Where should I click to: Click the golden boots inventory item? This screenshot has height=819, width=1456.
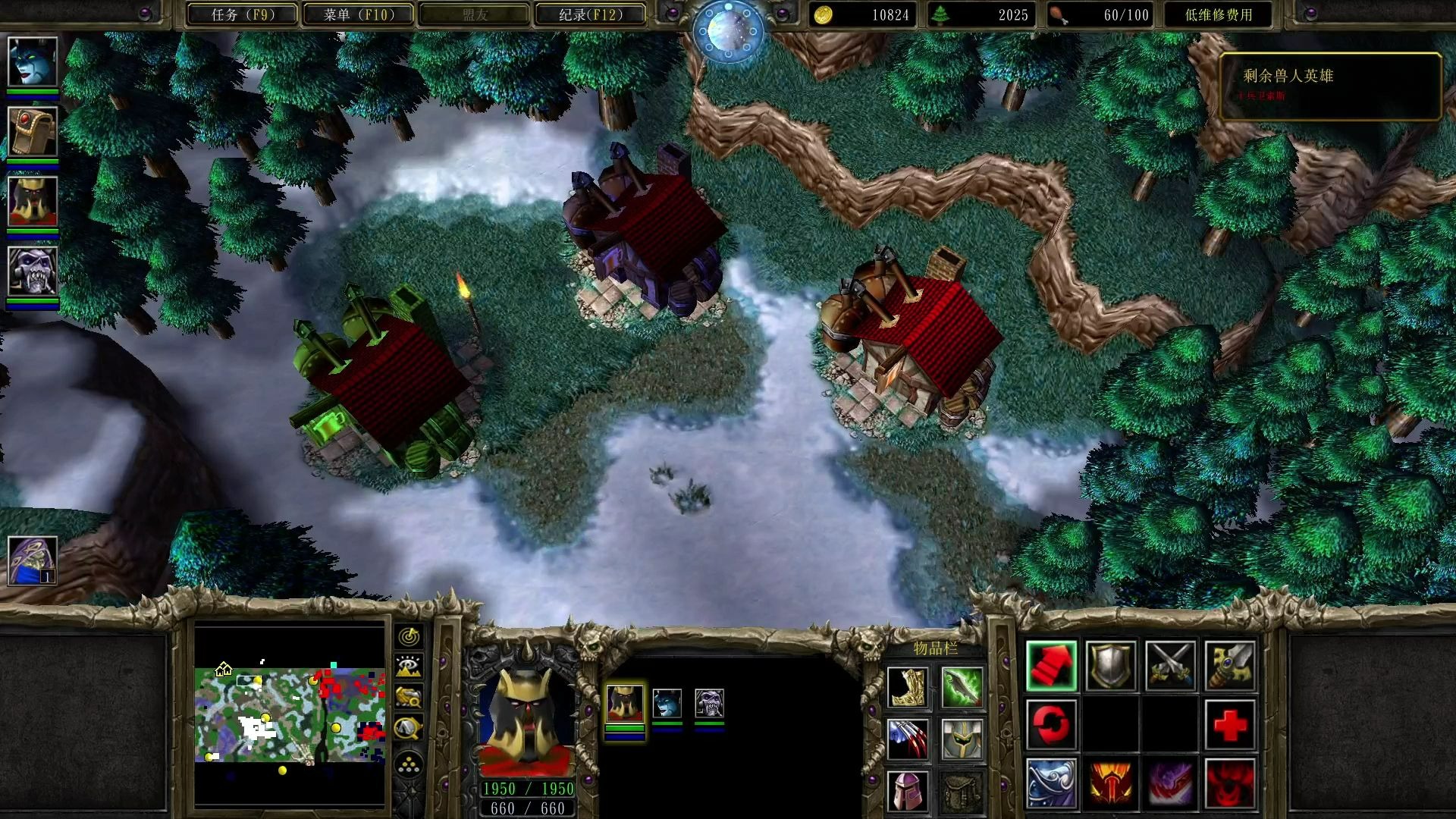tap(908, 687)
